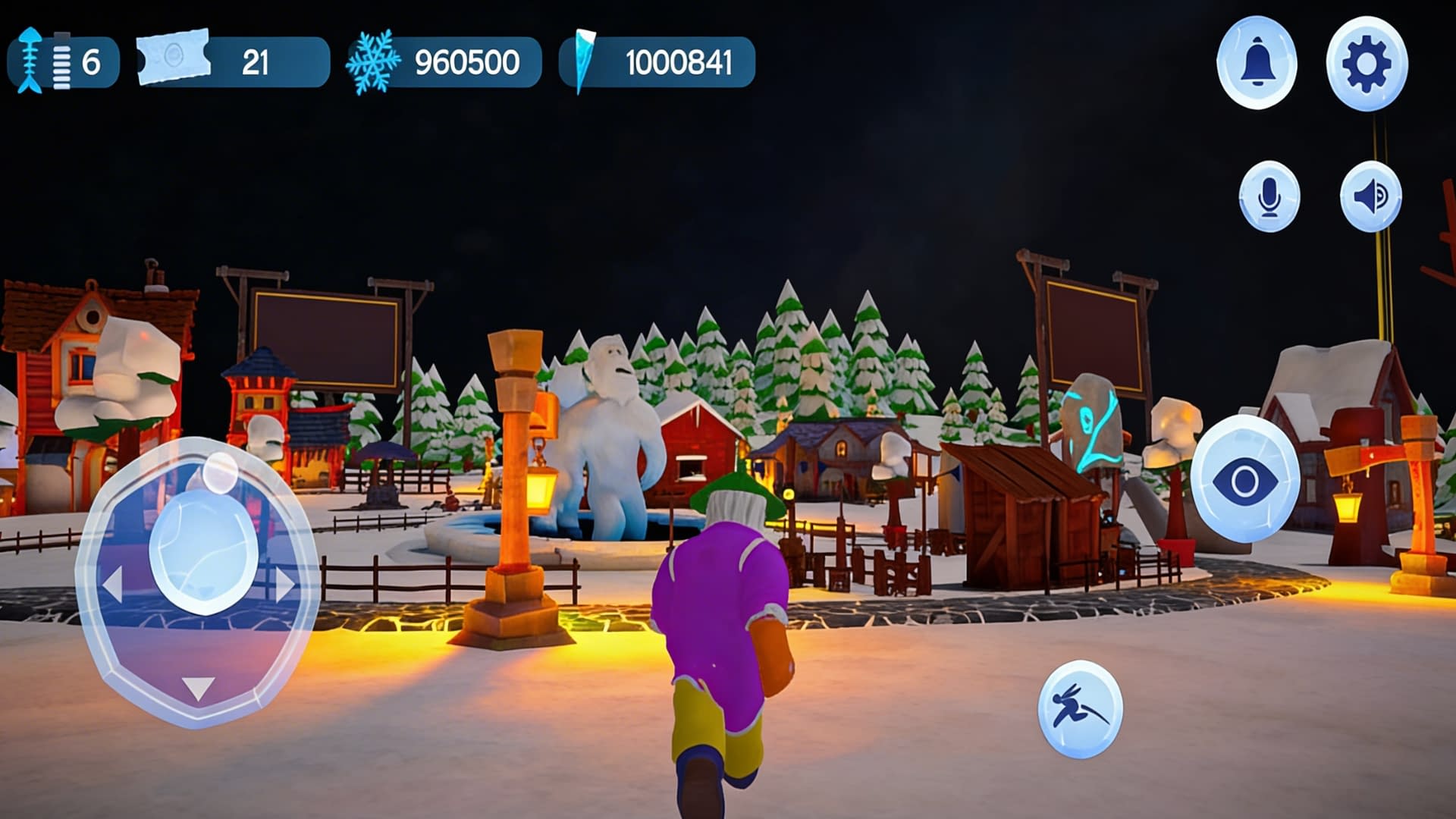Activate the sprint running button
The width and height of the screenshot is (1456, 819).
tap(1080, 709)
